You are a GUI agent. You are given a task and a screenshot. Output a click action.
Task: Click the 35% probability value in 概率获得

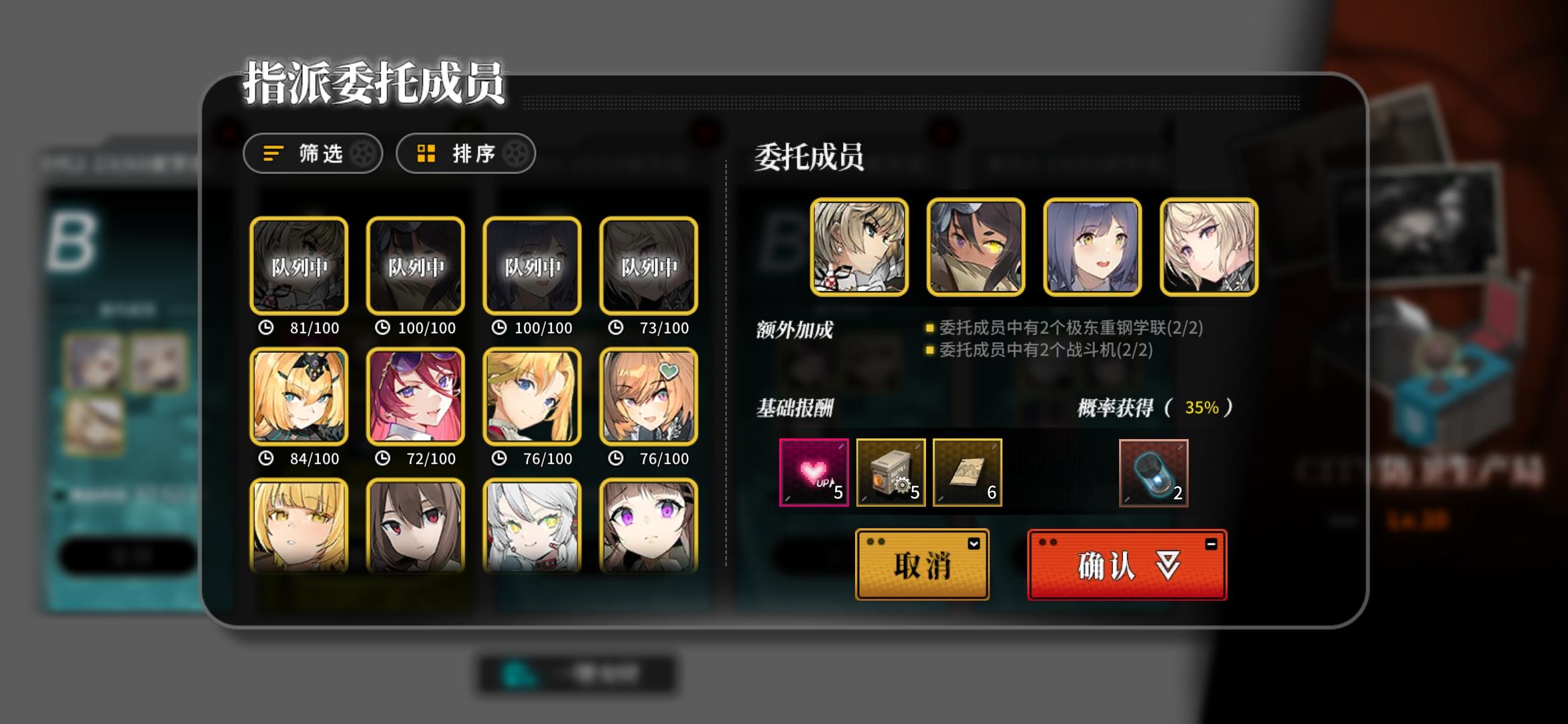[1202, 408]
